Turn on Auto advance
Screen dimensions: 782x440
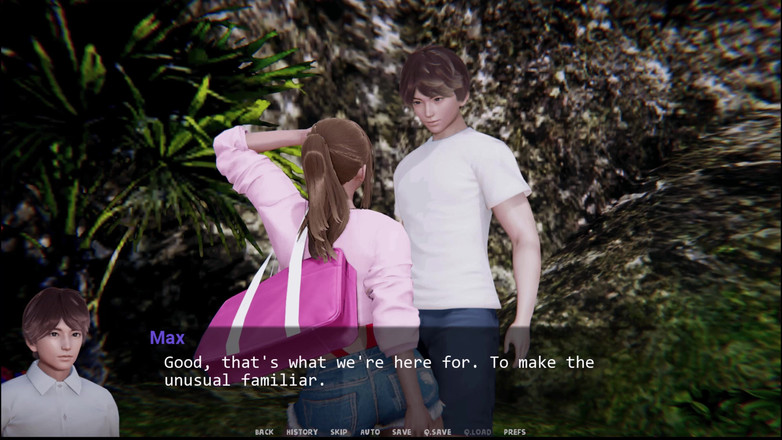[370, 432]
